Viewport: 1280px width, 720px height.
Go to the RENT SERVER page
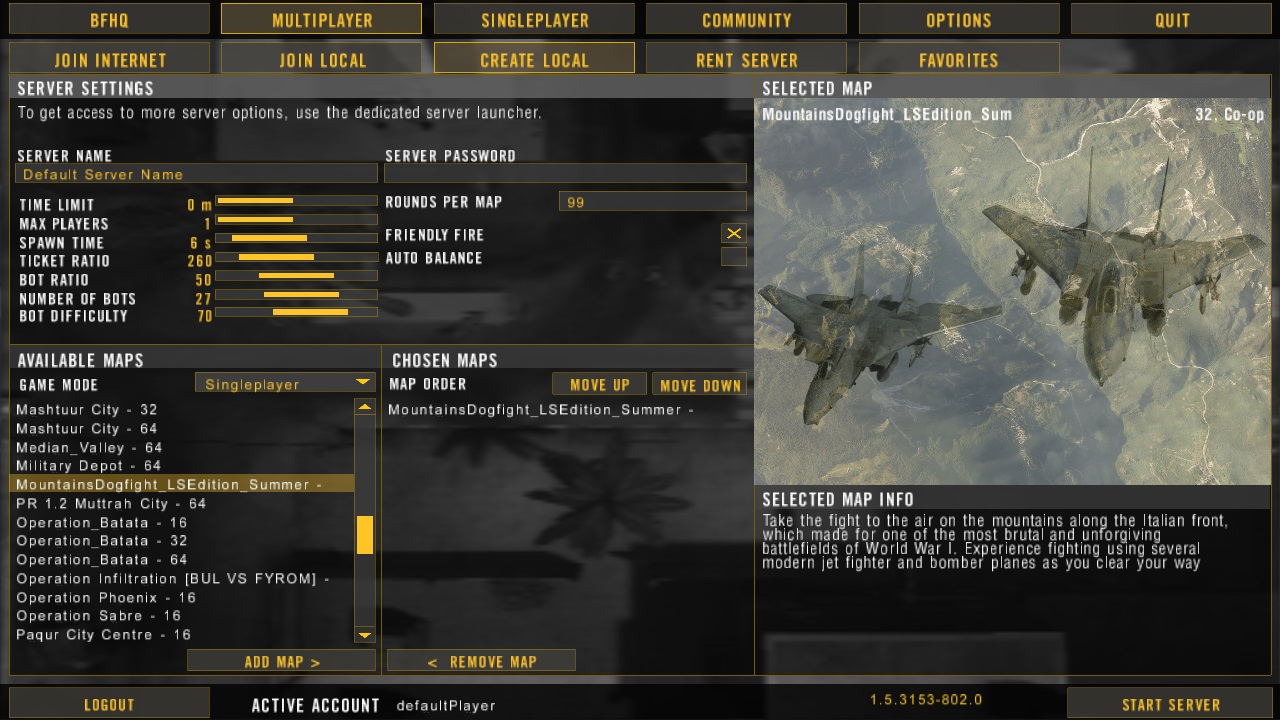click(745, 59)
